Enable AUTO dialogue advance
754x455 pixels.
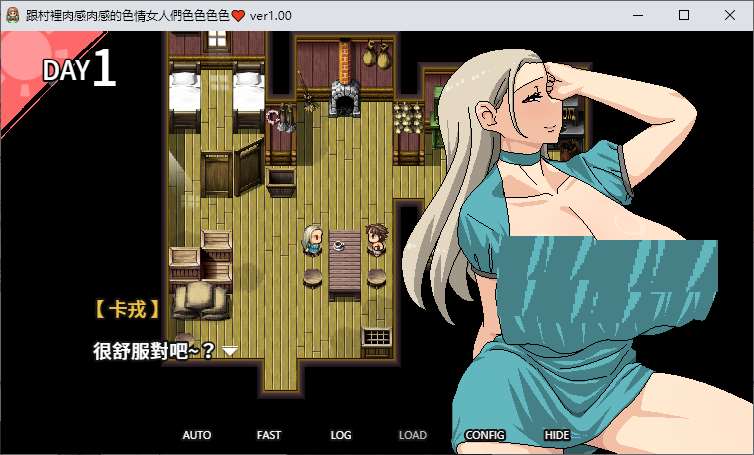pos(197,435)
